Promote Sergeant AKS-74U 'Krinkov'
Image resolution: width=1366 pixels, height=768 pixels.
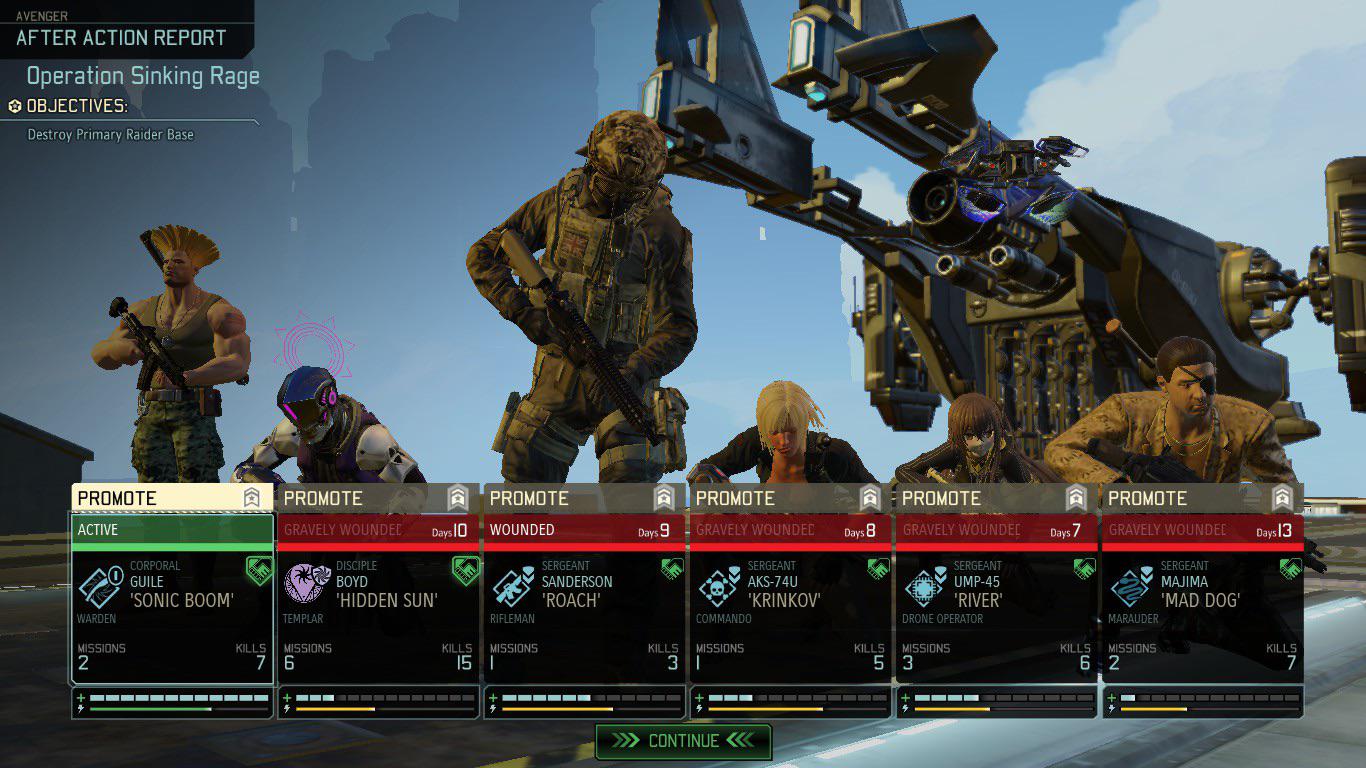click(790, 498)
